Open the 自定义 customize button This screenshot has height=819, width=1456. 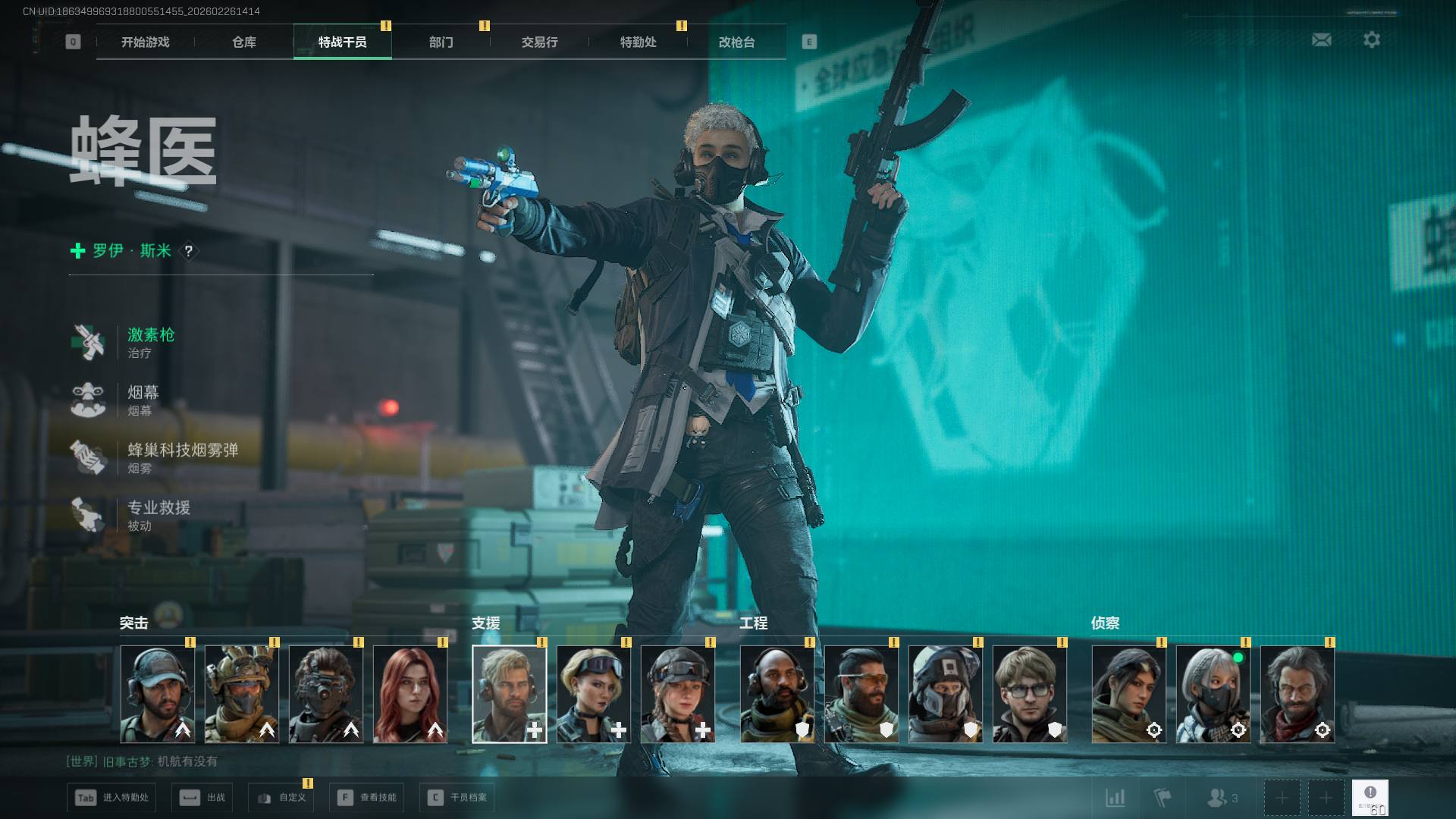click(x=281, y=798)
